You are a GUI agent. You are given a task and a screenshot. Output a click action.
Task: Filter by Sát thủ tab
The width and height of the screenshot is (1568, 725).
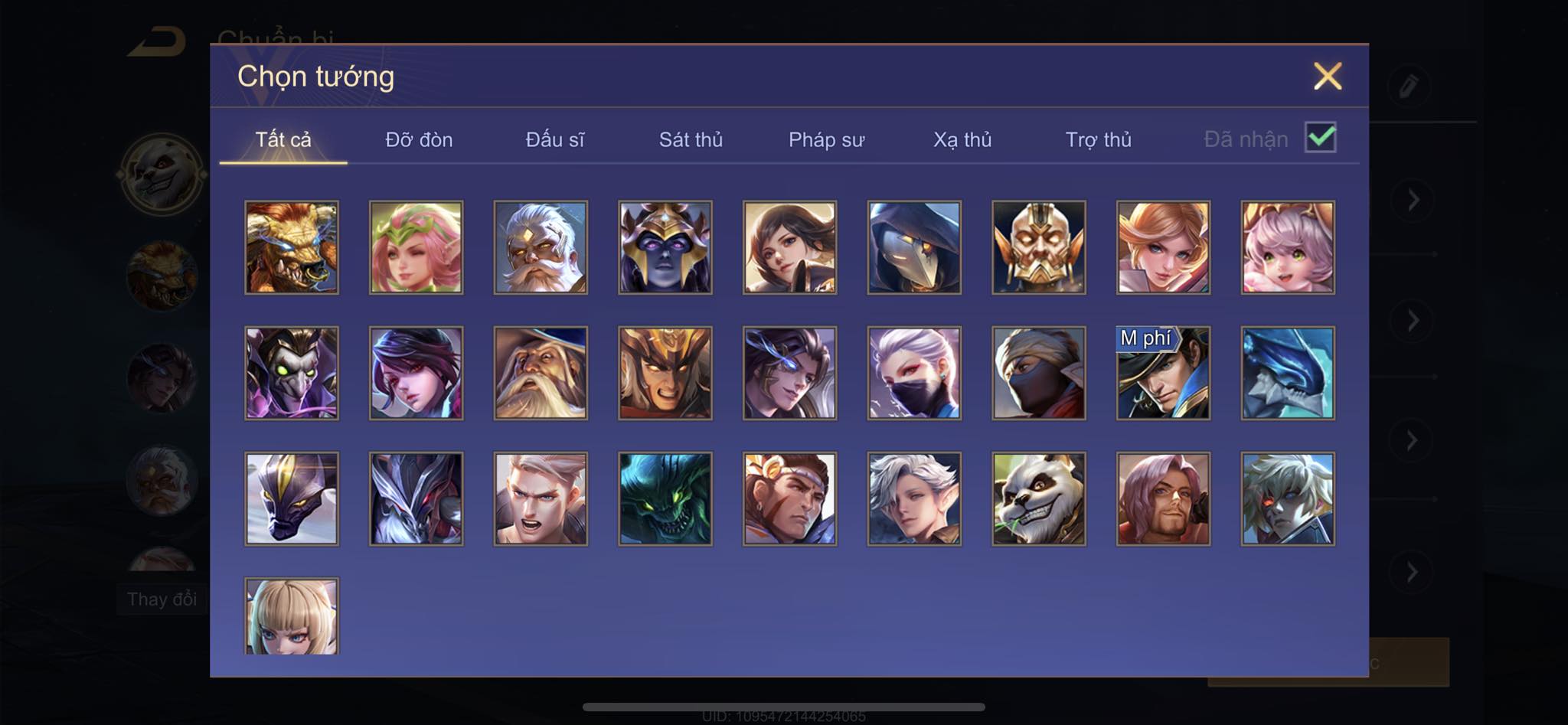click(x=691, y=140)
